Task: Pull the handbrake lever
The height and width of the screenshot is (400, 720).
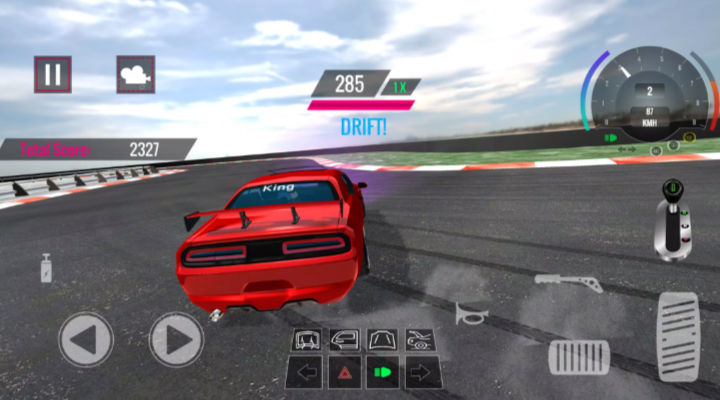Action: (x=567, y=281)
